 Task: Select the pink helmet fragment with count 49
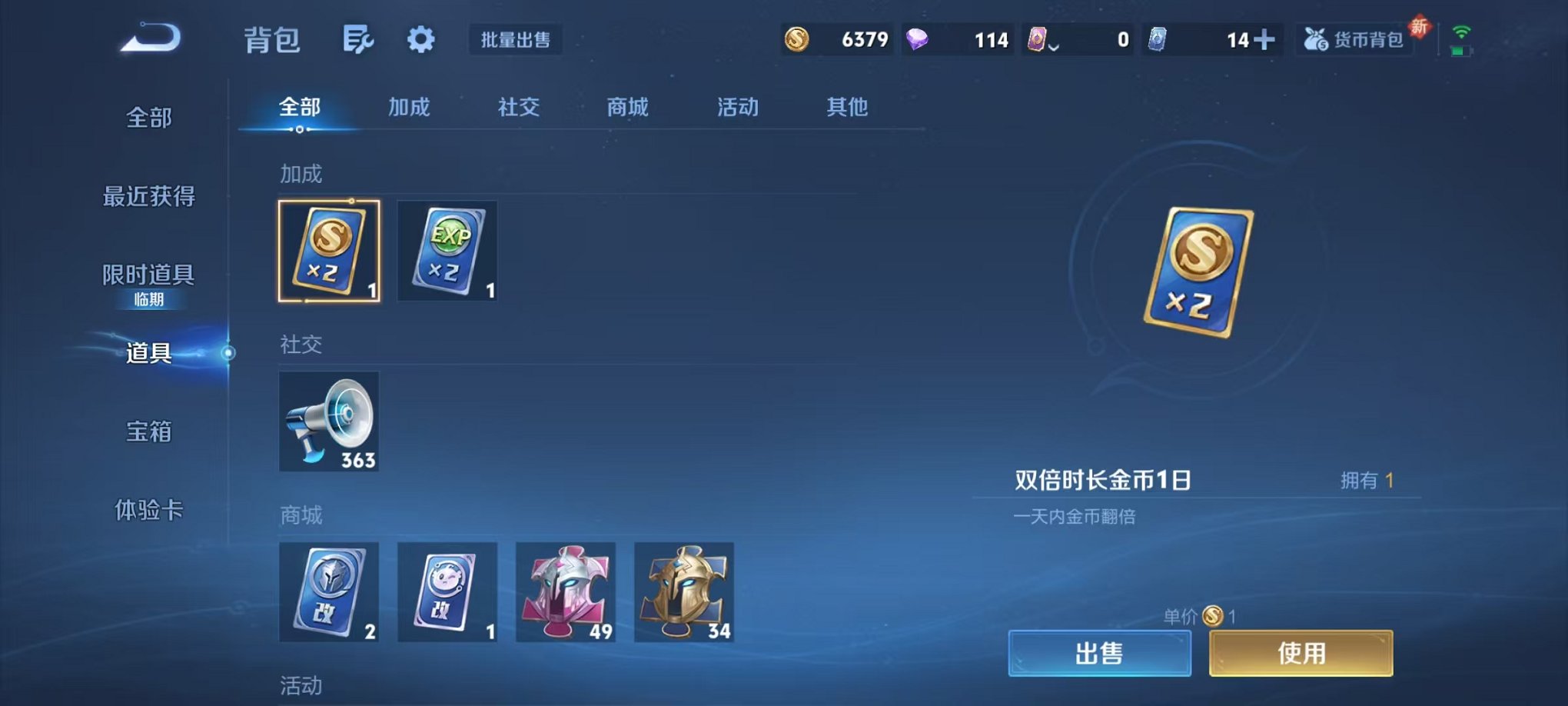[x=566, y=593]
